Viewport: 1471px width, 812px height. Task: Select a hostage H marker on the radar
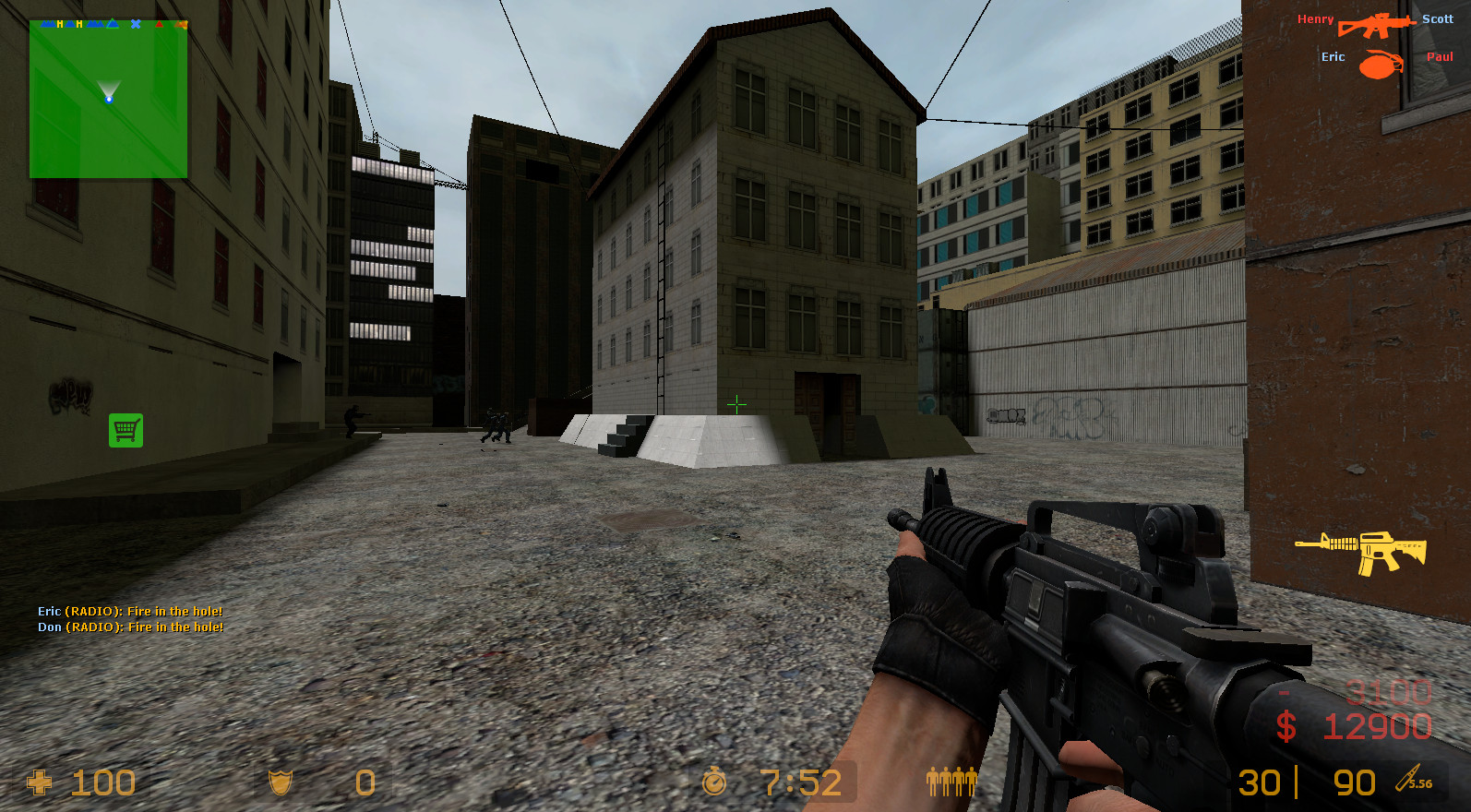tap(60, 23)
